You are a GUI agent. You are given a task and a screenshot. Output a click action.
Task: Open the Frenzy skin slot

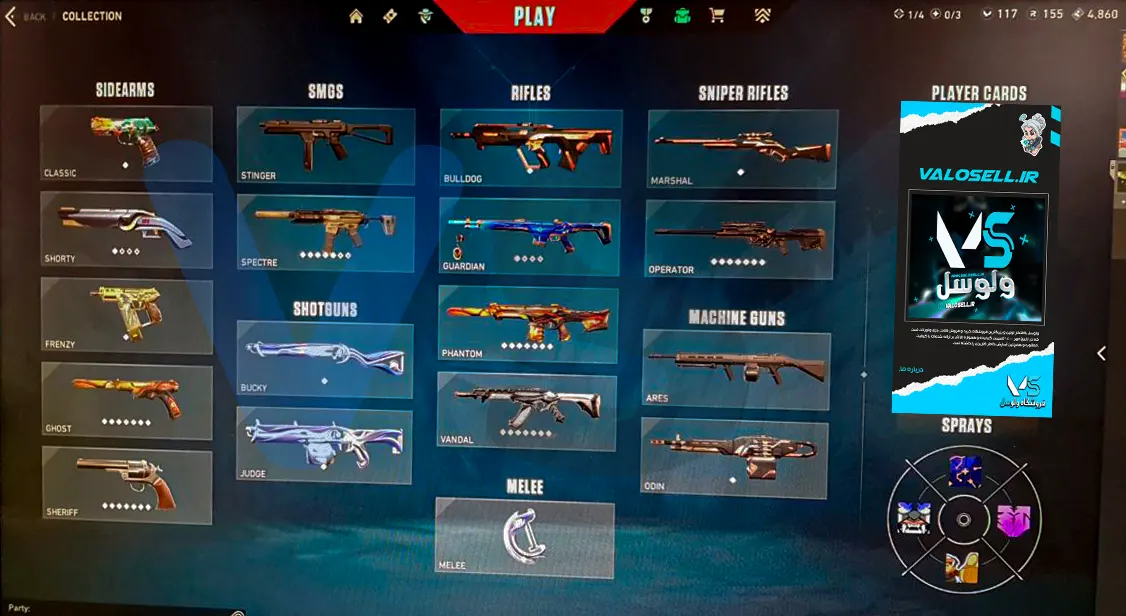(x=126, y=315)
